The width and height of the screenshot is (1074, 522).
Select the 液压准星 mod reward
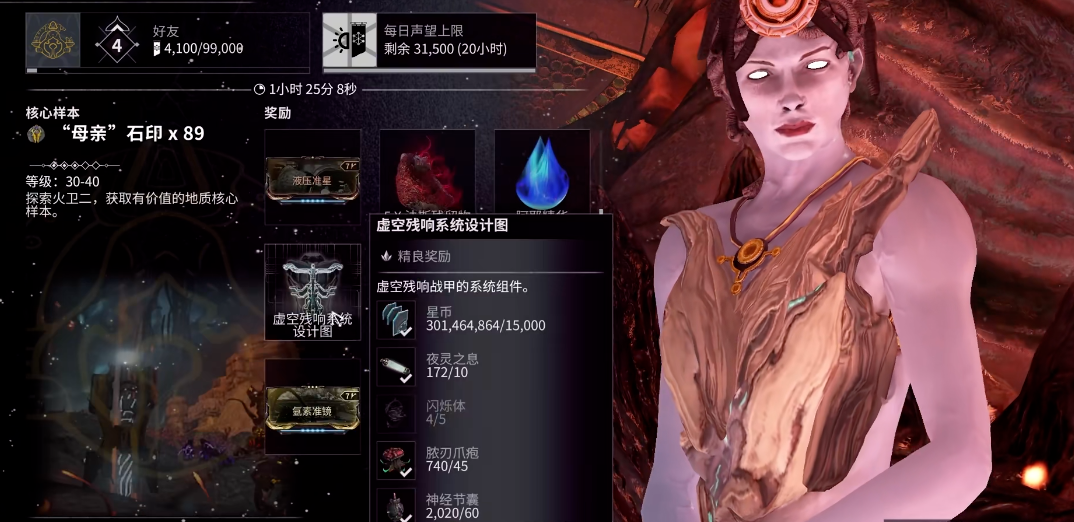312,176
